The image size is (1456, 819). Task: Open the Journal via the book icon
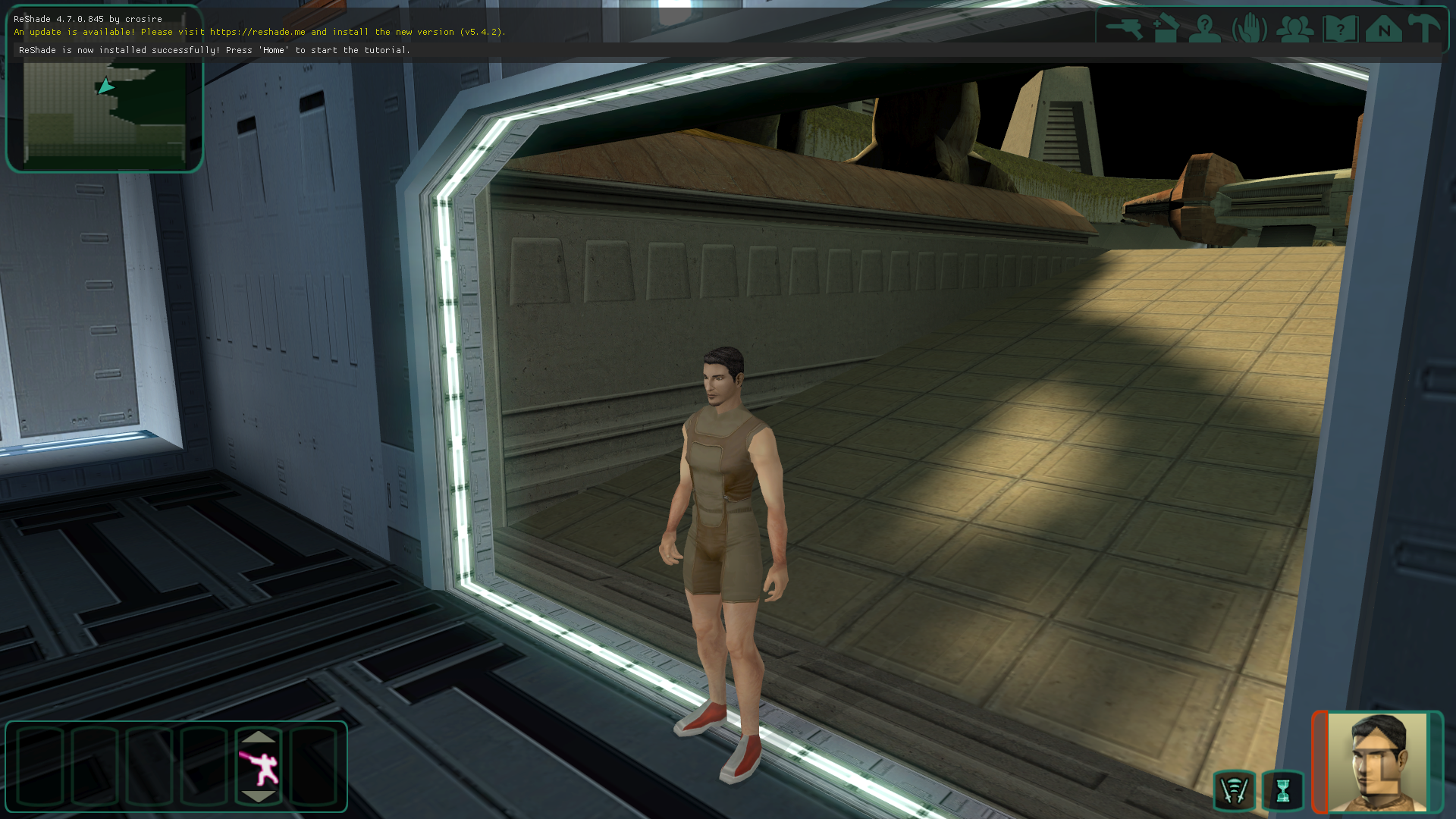[x=1340, y=29]
